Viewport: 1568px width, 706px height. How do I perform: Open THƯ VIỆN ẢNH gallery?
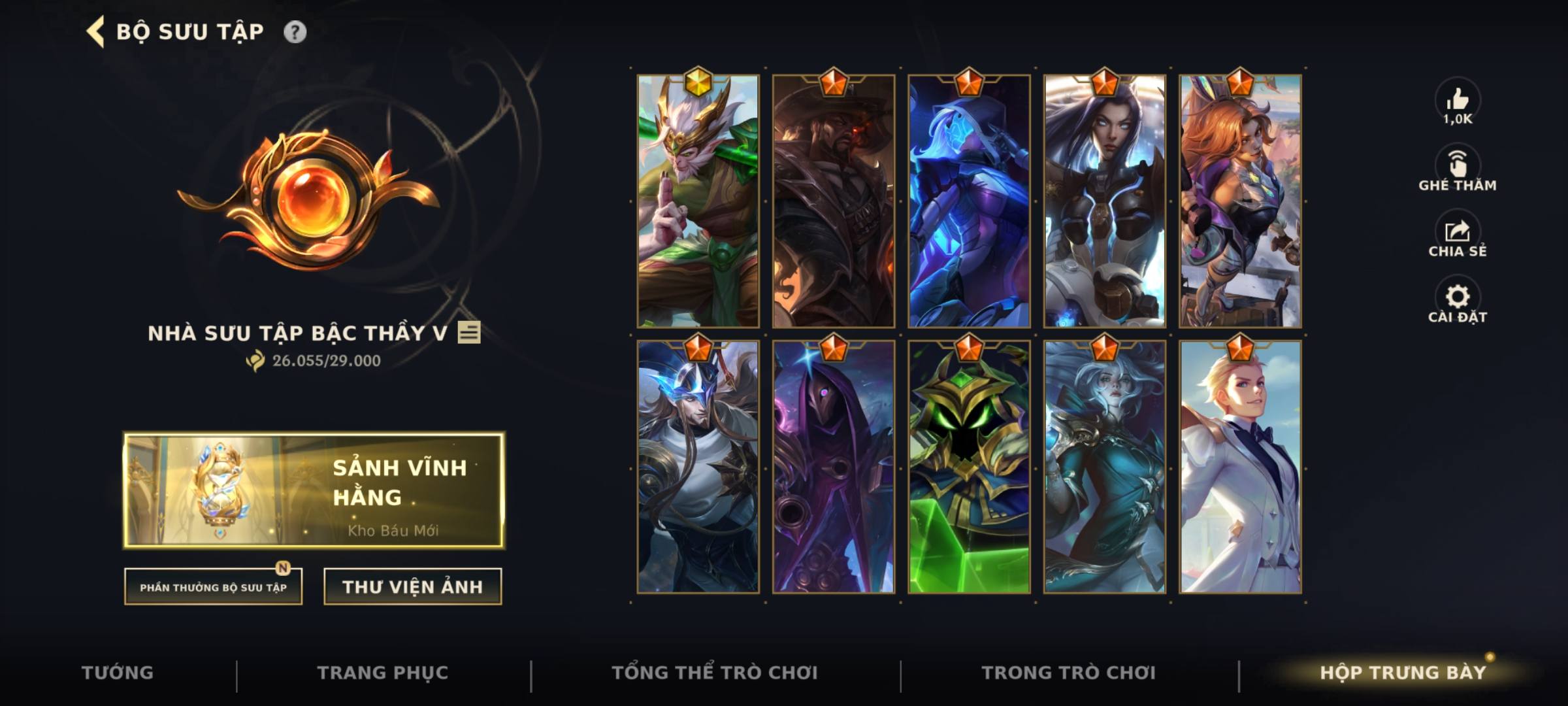[x=411, y=586]
